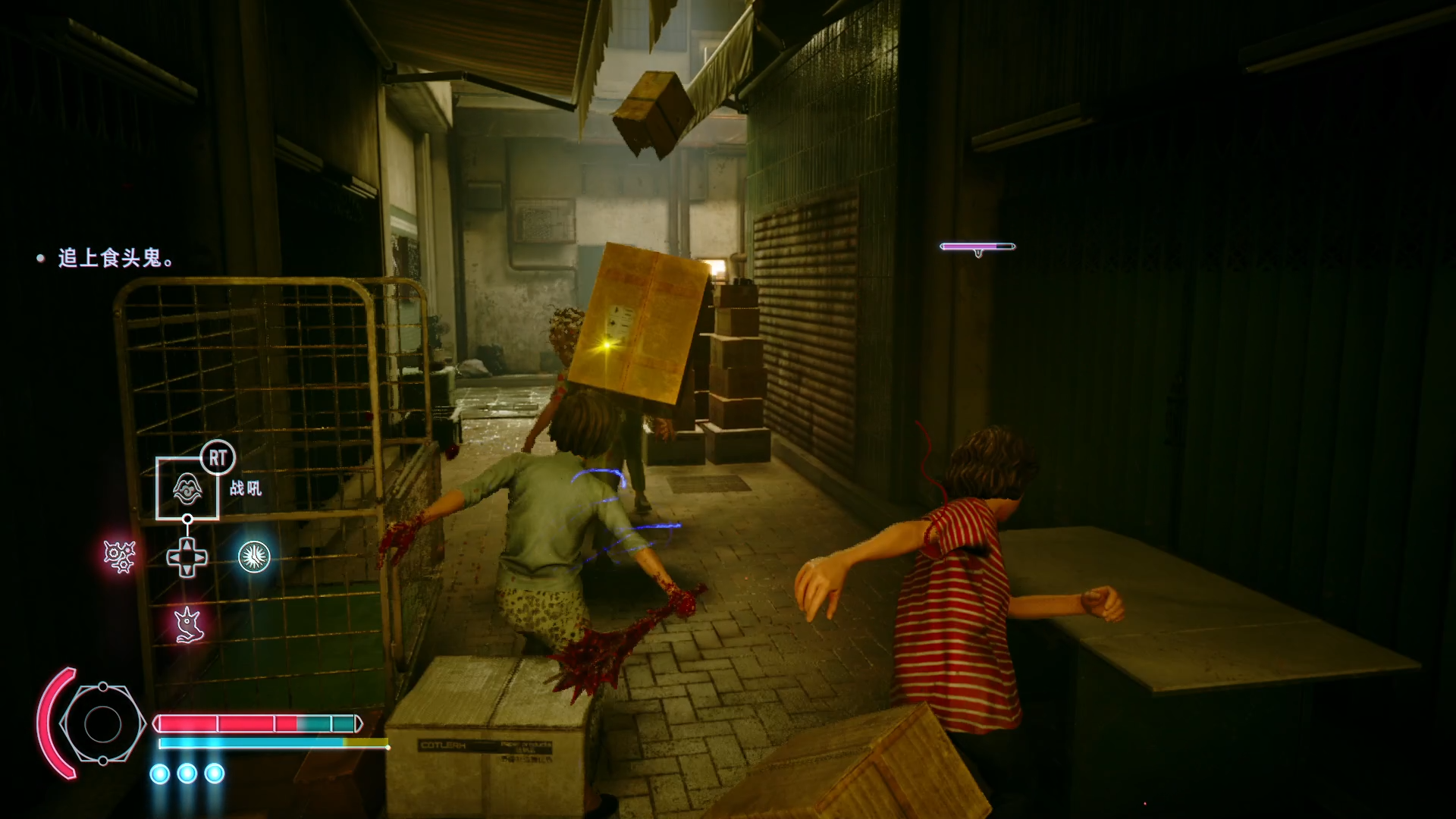Choose the blue glowing clock-burst ability

pos(254,557)
